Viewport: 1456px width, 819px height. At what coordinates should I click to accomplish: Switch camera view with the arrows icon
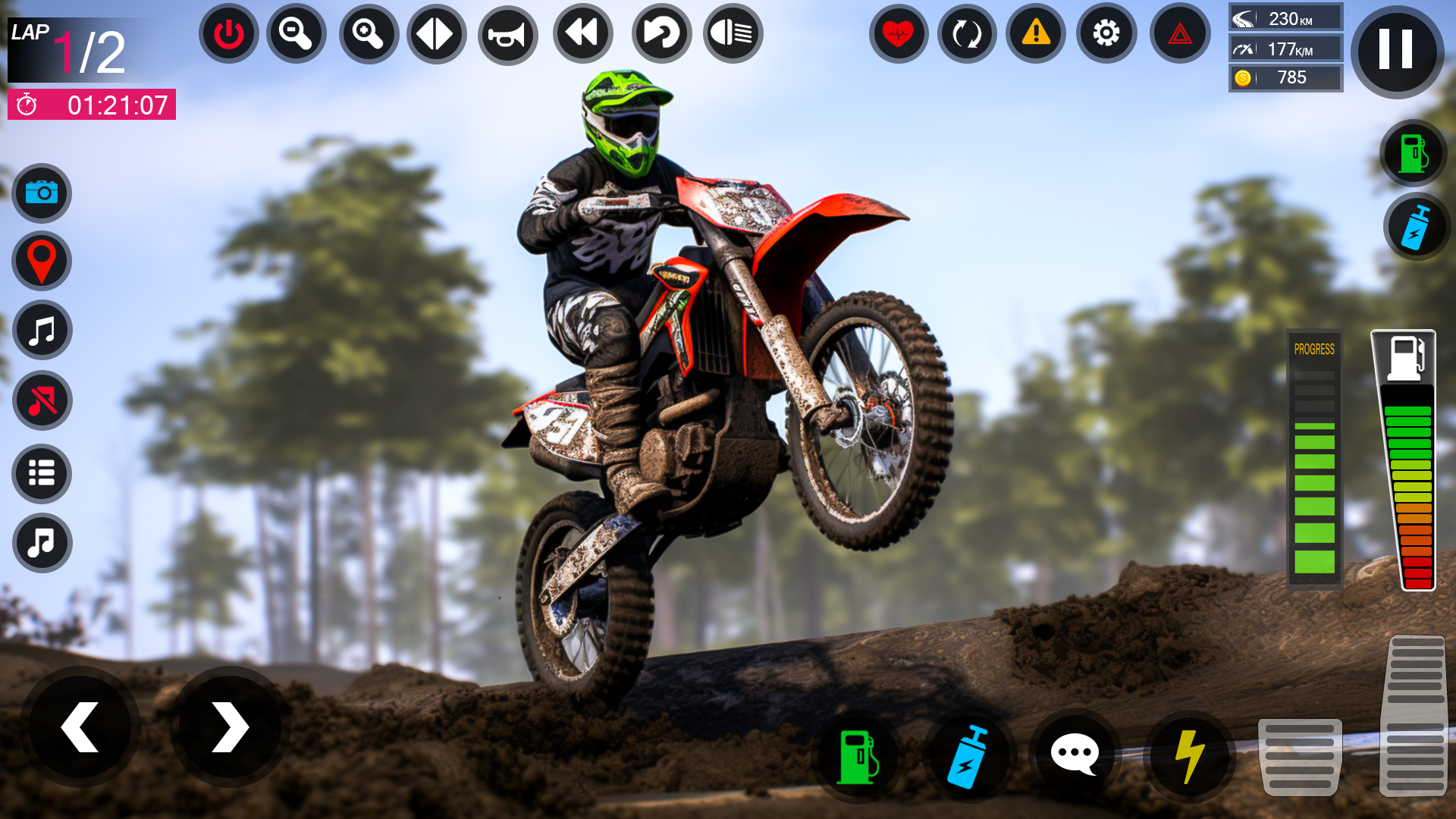coord(436,34)
